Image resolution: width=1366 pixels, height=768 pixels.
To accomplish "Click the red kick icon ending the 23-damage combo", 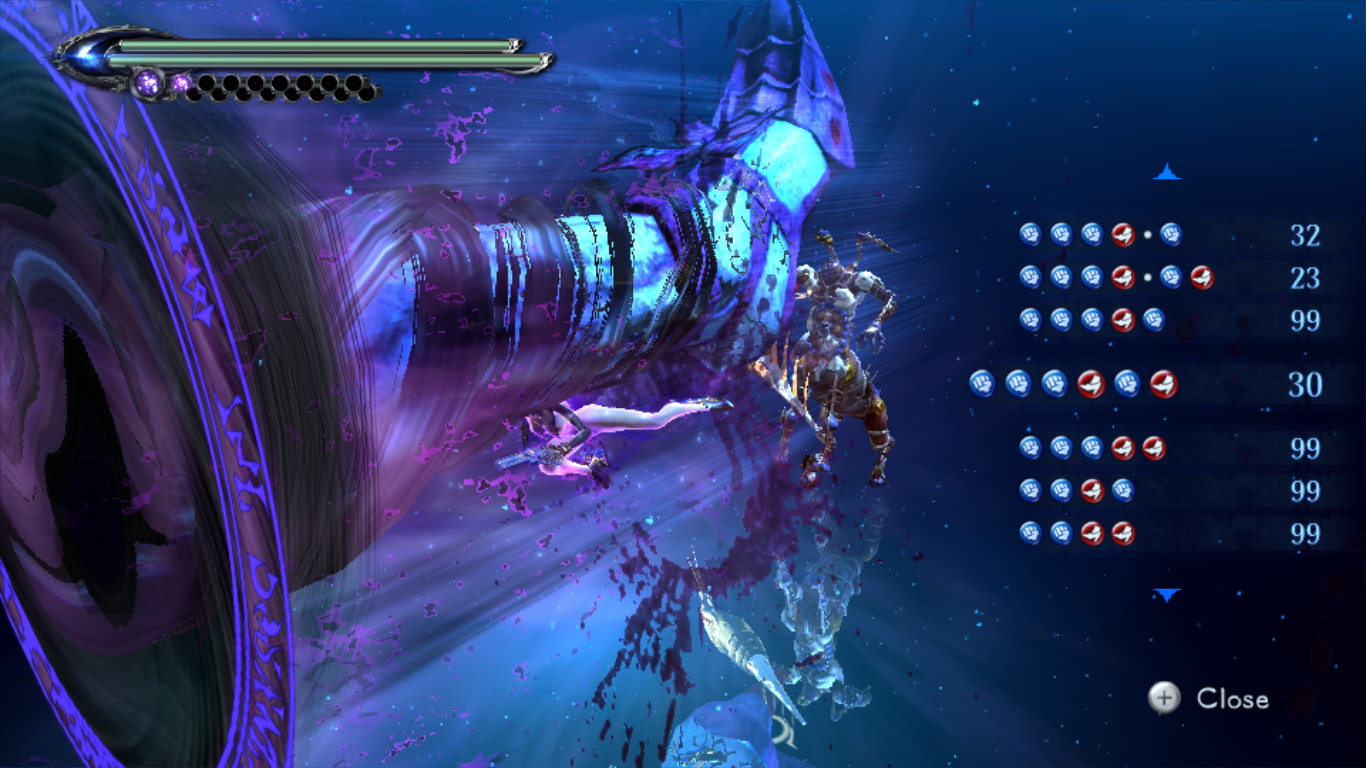I will pos(1202,276).
